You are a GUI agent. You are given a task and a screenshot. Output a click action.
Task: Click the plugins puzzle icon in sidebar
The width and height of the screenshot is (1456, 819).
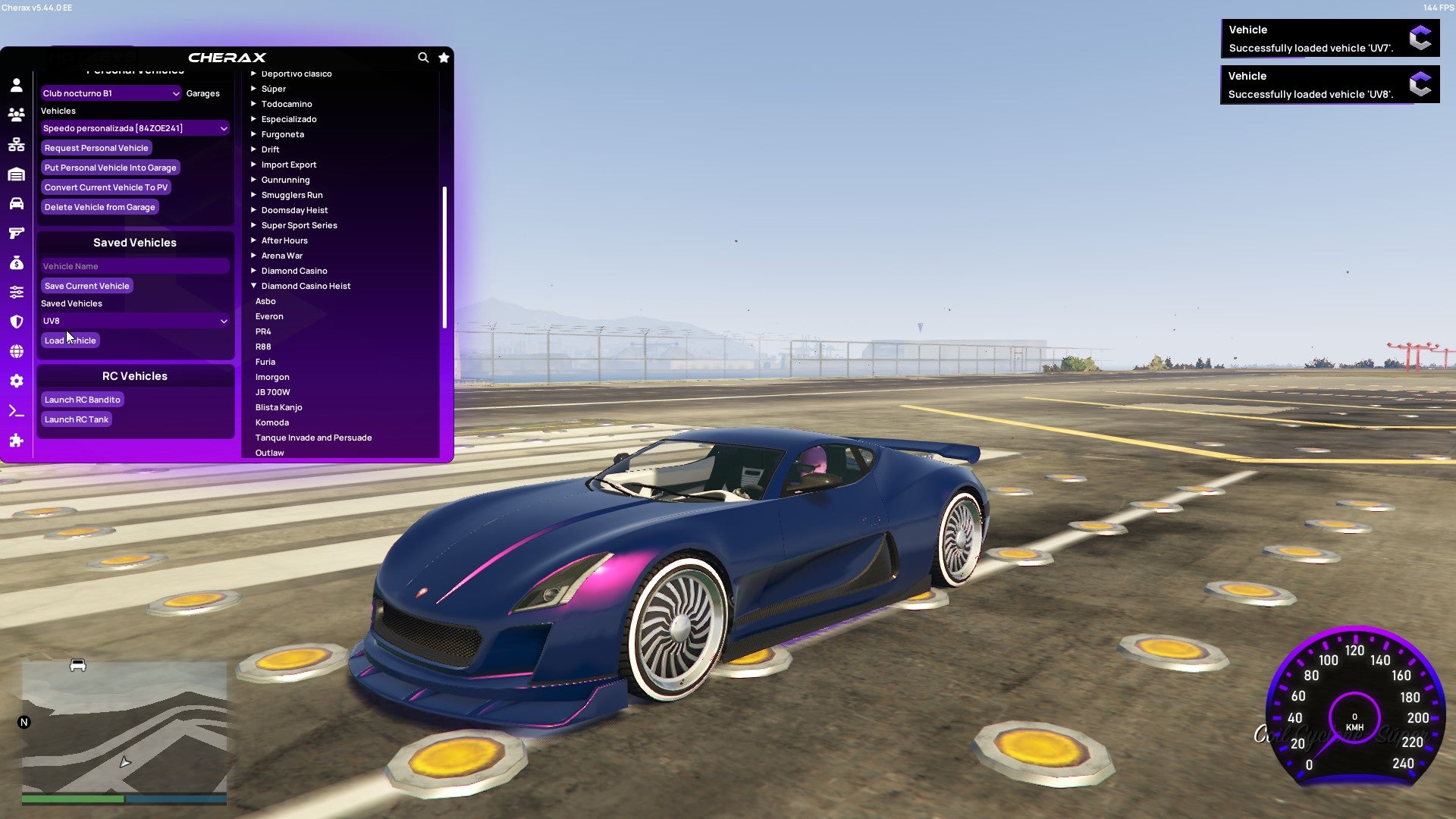point(17,440)
